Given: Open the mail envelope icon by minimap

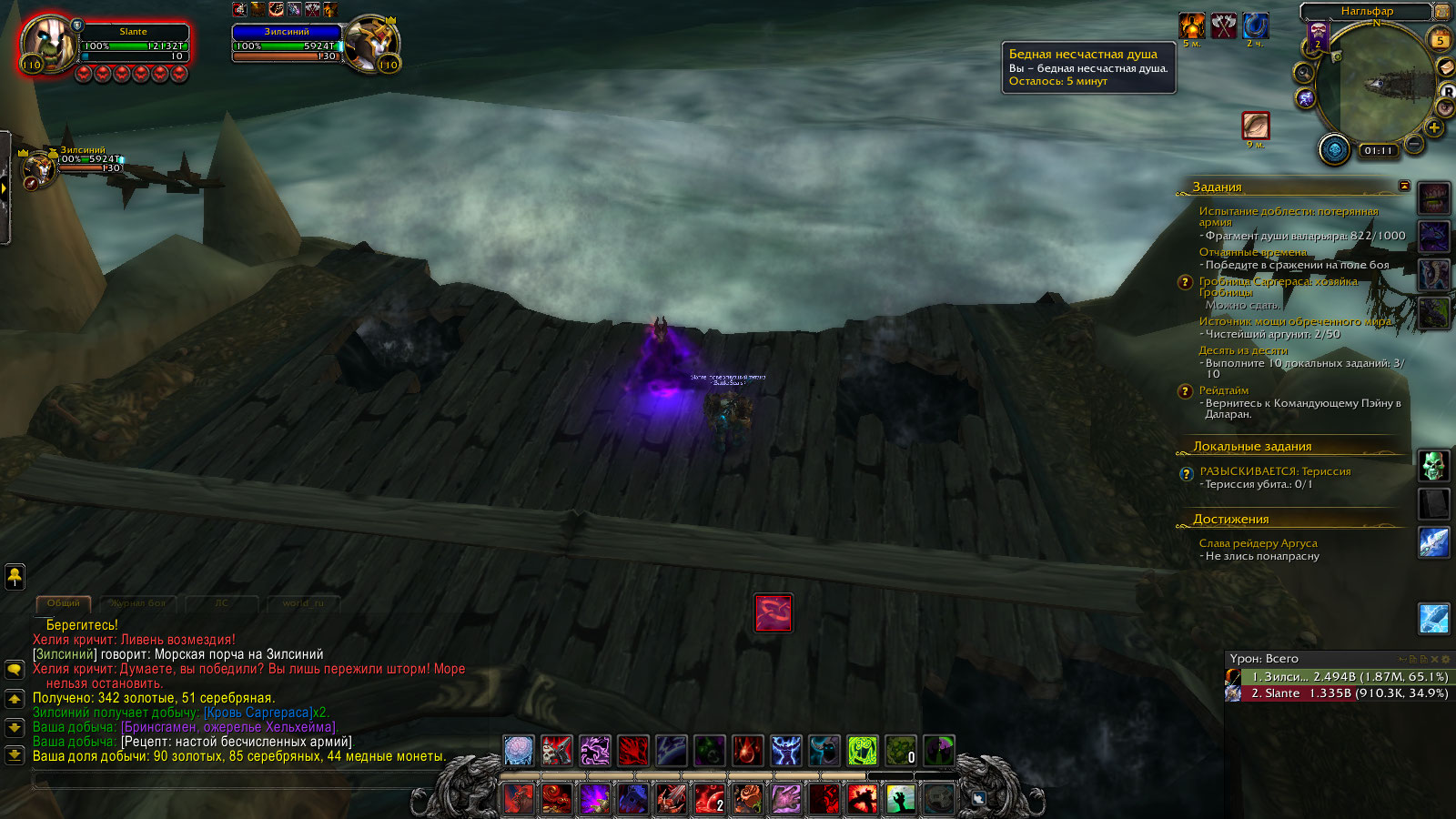Looking at the screenshot, I should tap(1444, 67).
